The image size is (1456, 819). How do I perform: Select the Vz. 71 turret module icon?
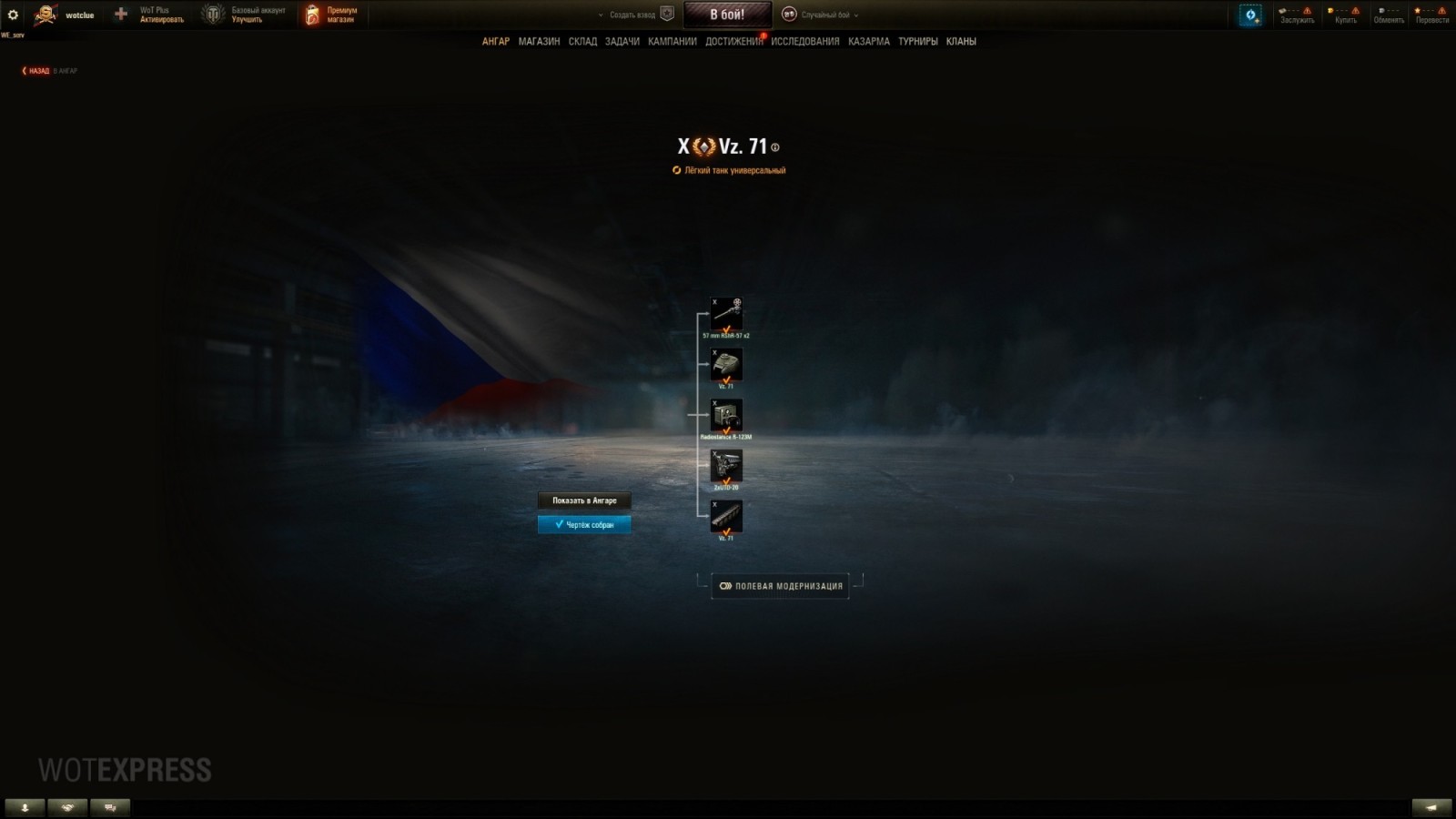(726, 364)
